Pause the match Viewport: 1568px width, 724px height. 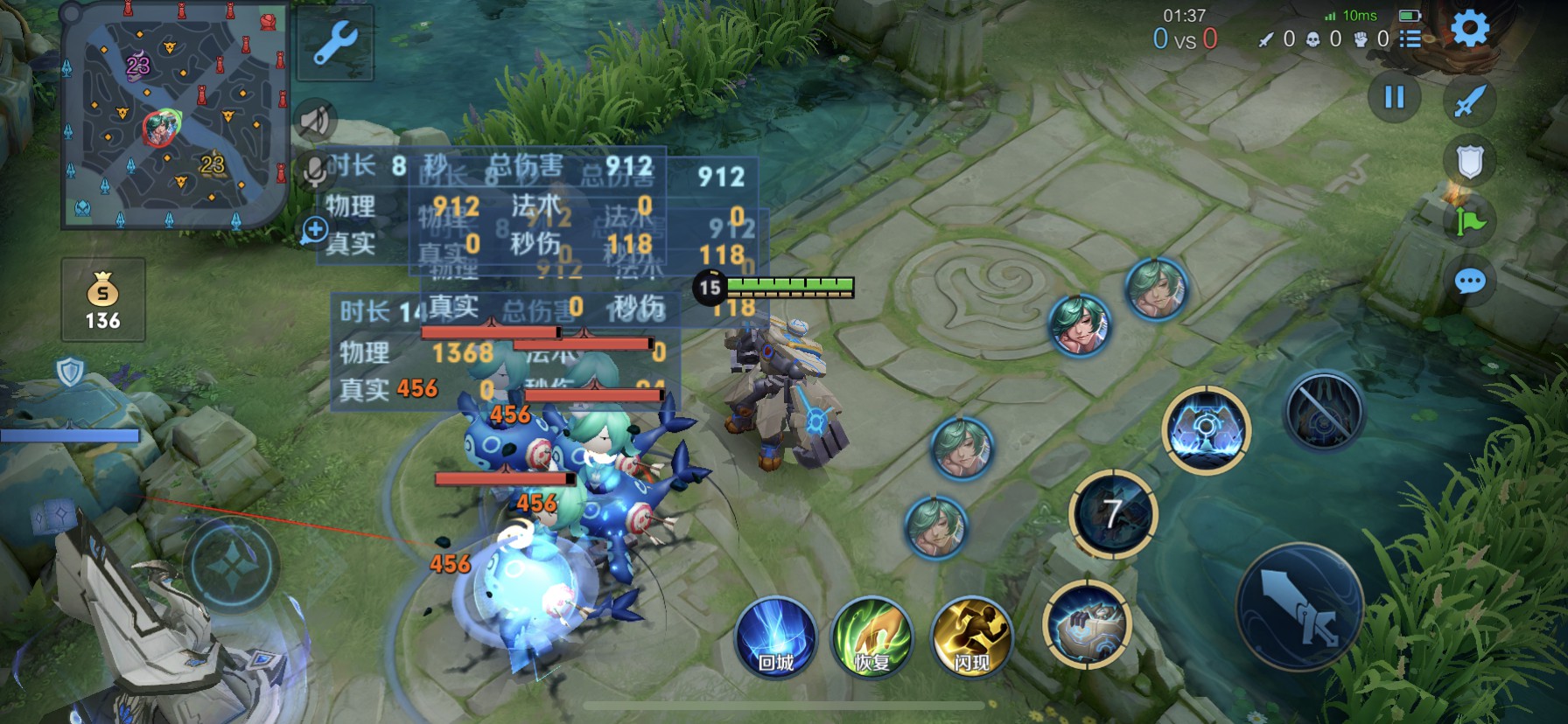1395,97
